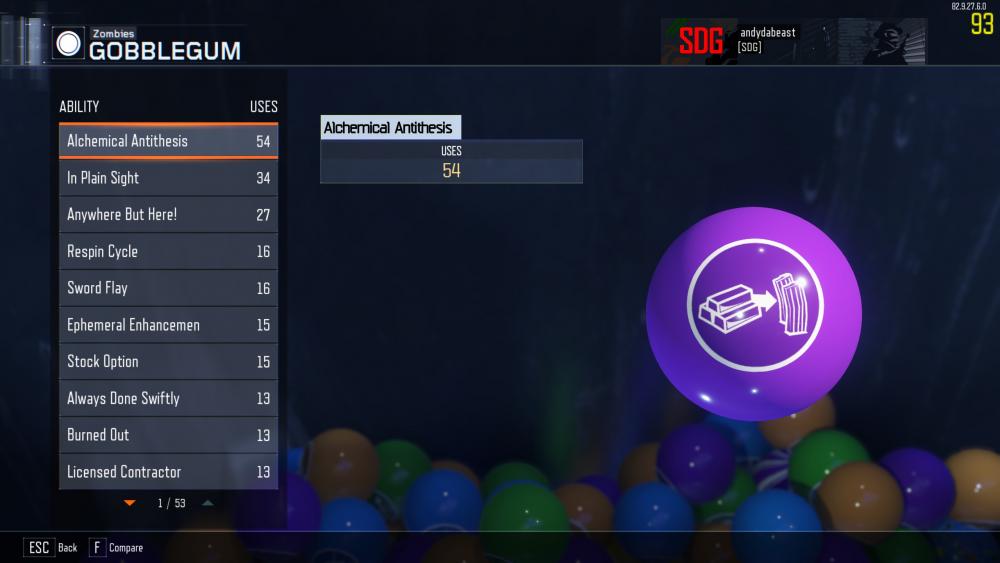Go to next page with orange down arrow
1000x563 pixels.
coord(129,503)
